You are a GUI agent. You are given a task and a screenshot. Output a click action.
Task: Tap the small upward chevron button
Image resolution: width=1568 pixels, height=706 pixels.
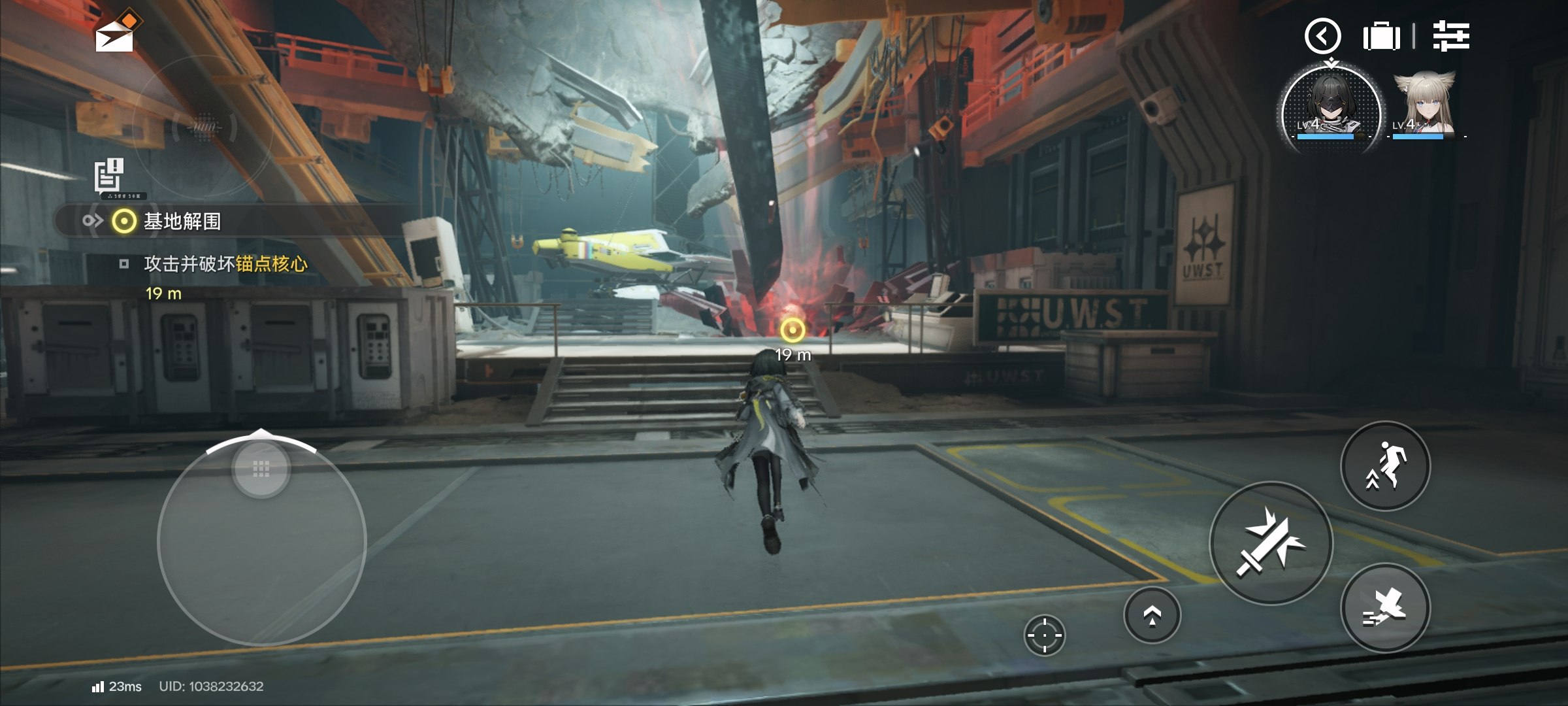coord(1152,615)
